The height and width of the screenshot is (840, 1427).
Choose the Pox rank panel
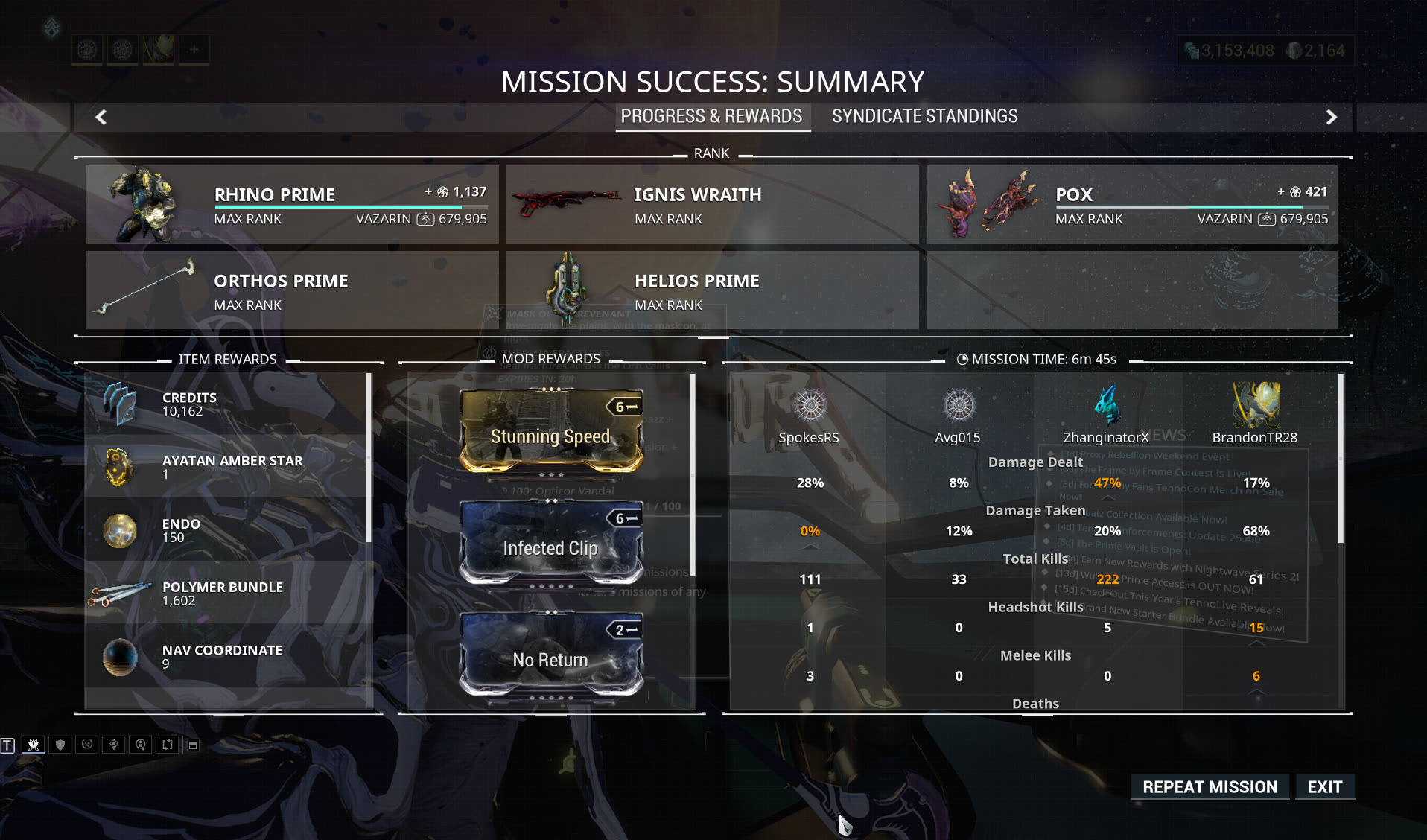[1132, 205]
